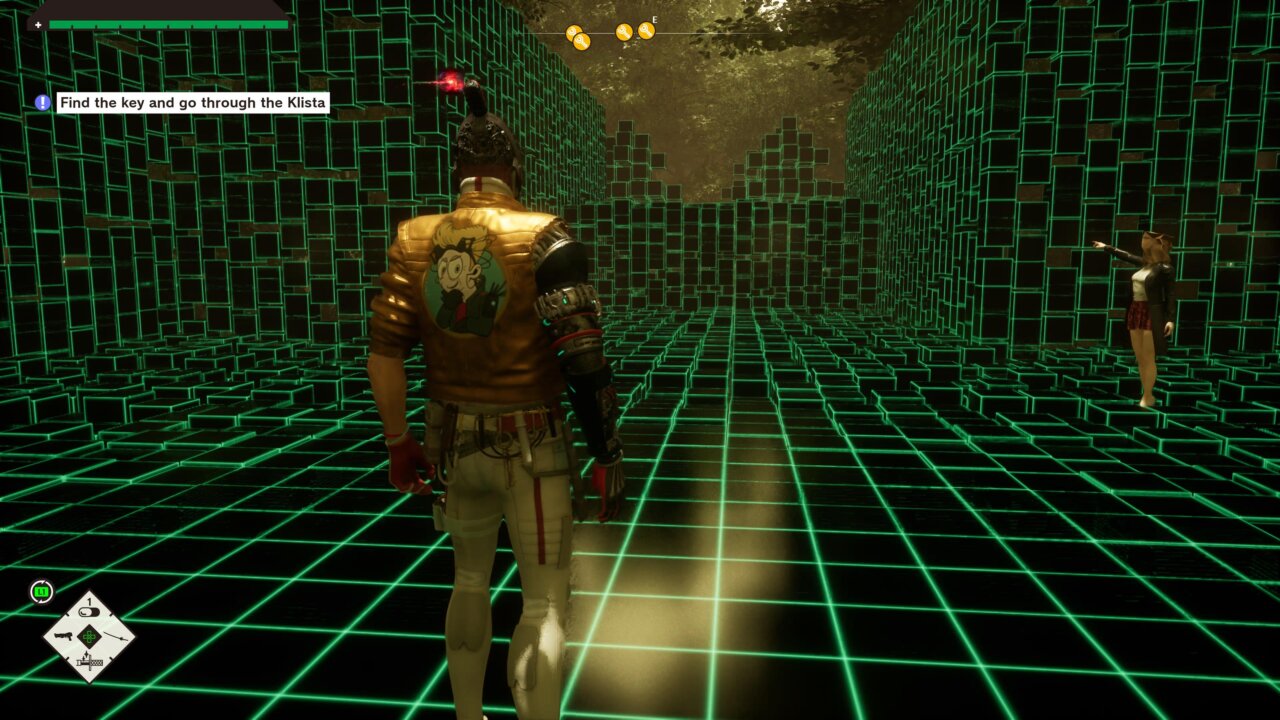Screen dimensions: 1280x720
Task: Equip the knife slot in the weapon diamond
Action: 89,661
